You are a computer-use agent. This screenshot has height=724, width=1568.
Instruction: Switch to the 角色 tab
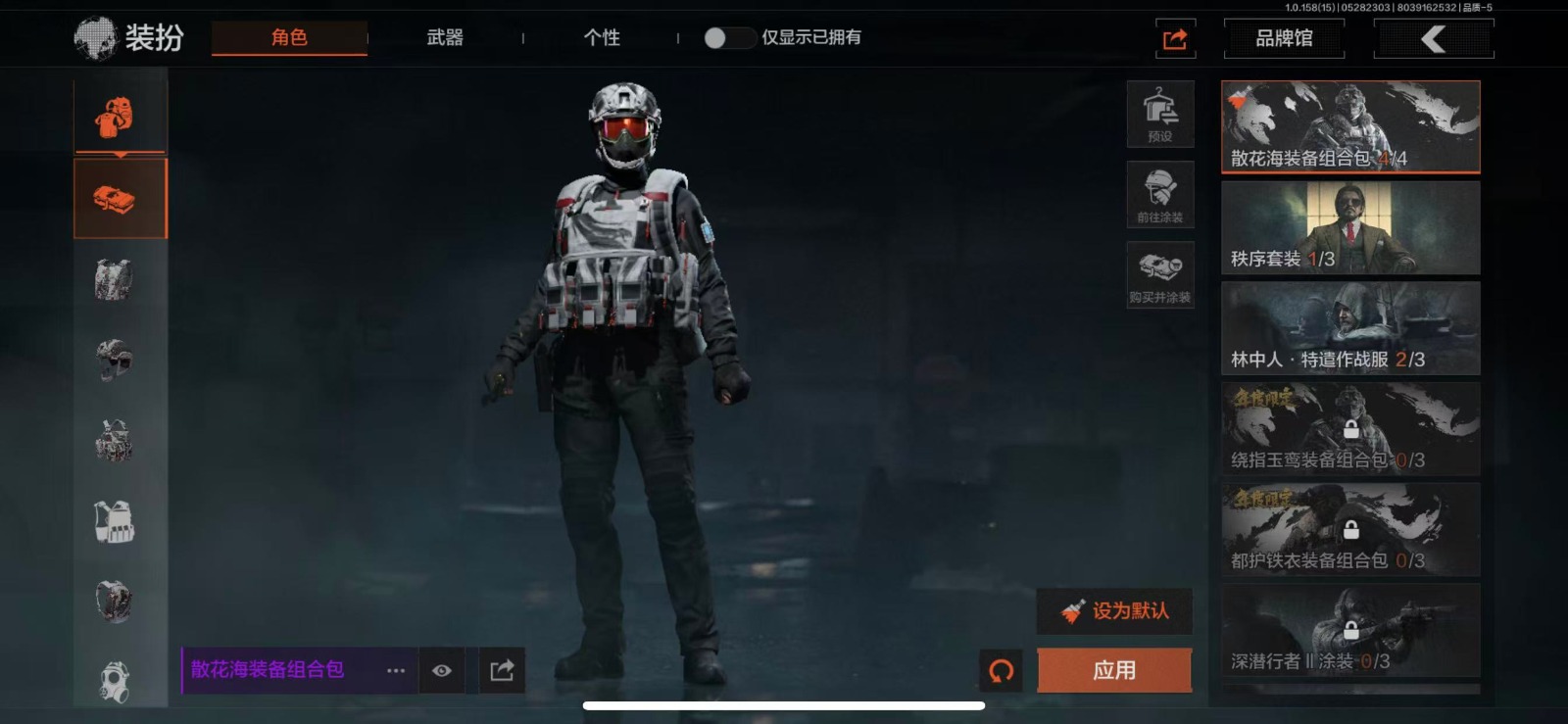tap(289, 38)
